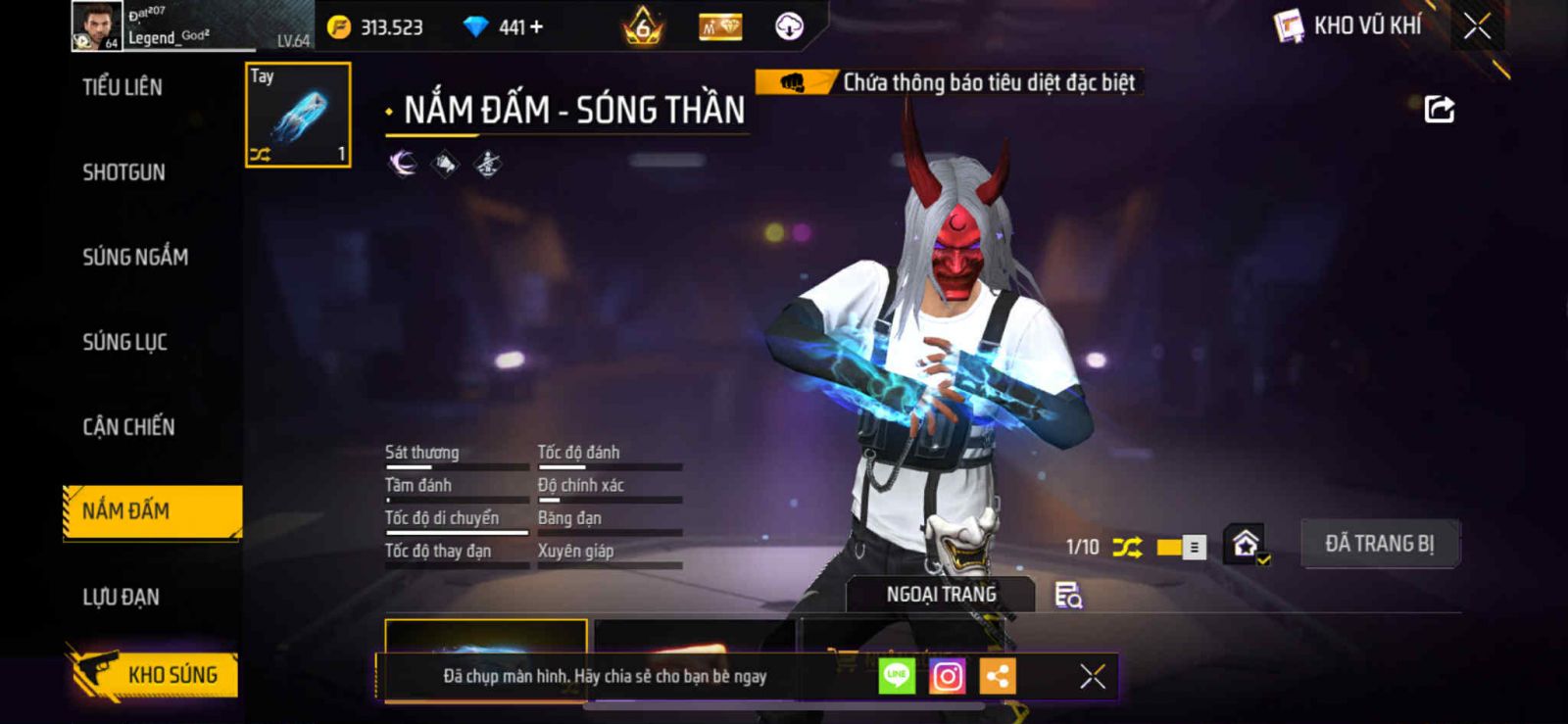Share screenshot through LINE
The image size is (1568, 724).
pos(896,676)
